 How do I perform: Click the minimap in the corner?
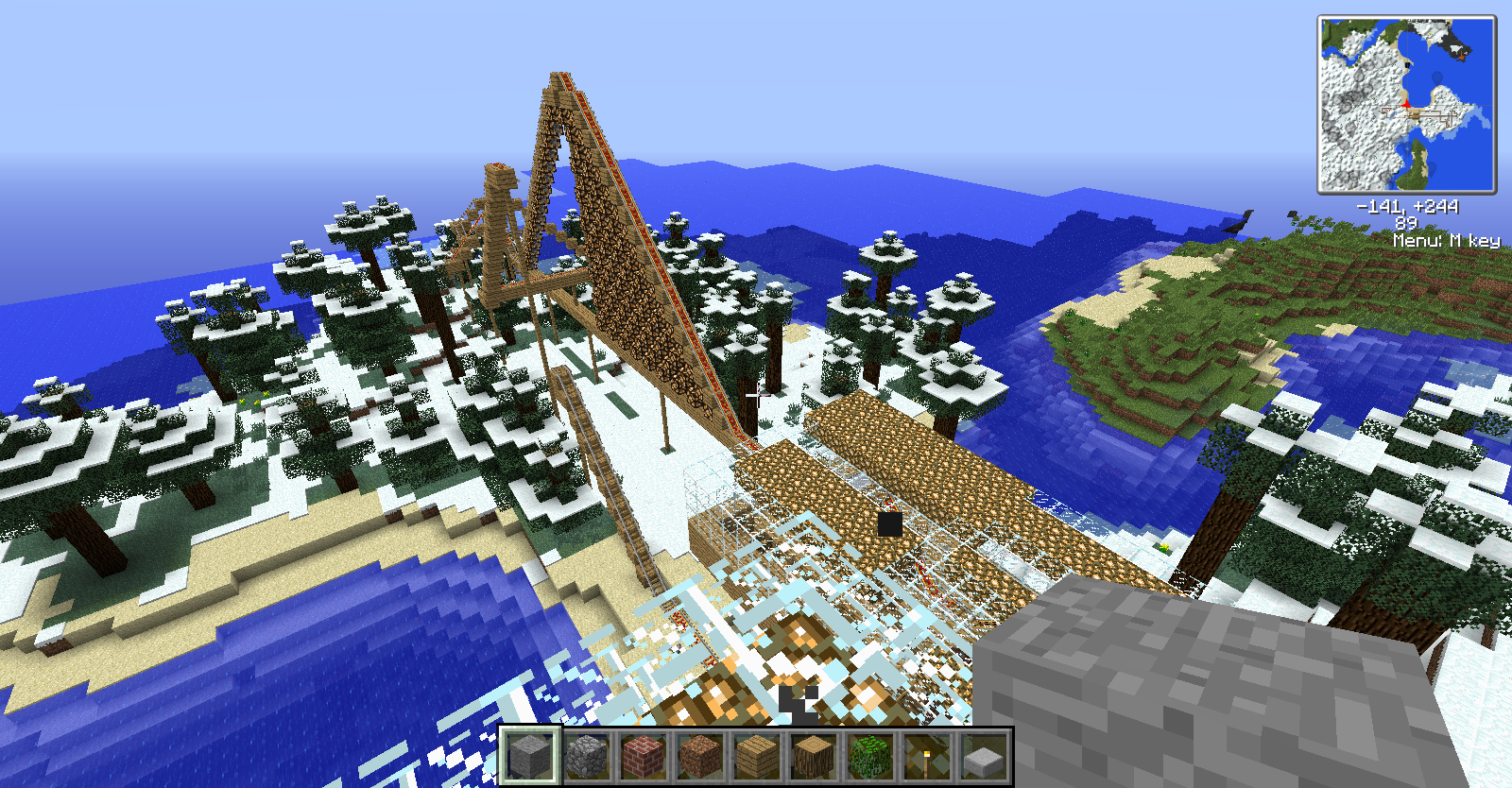(1406, 104)
